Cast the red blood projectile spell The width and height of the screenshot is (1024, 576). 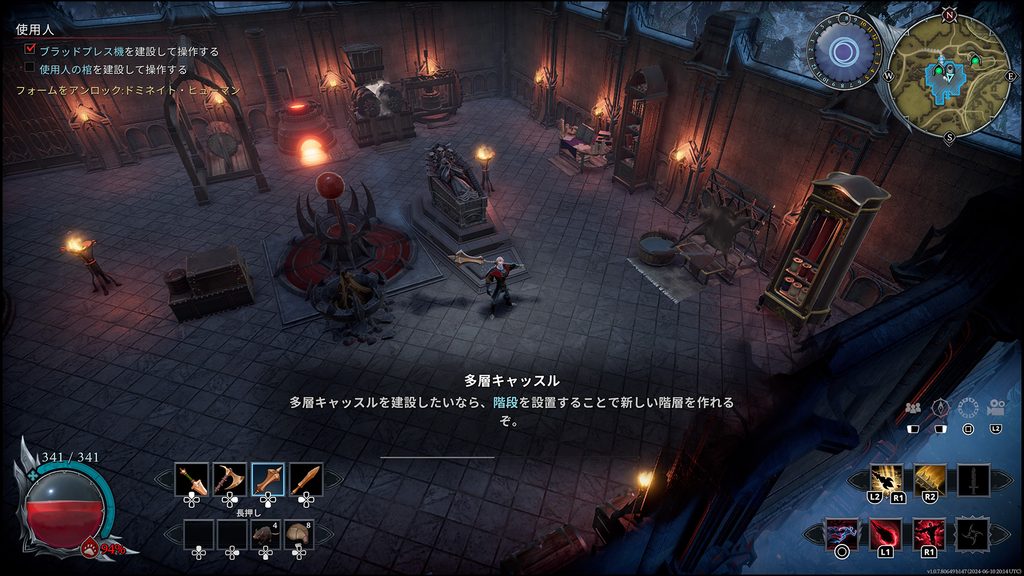point(885,534)
